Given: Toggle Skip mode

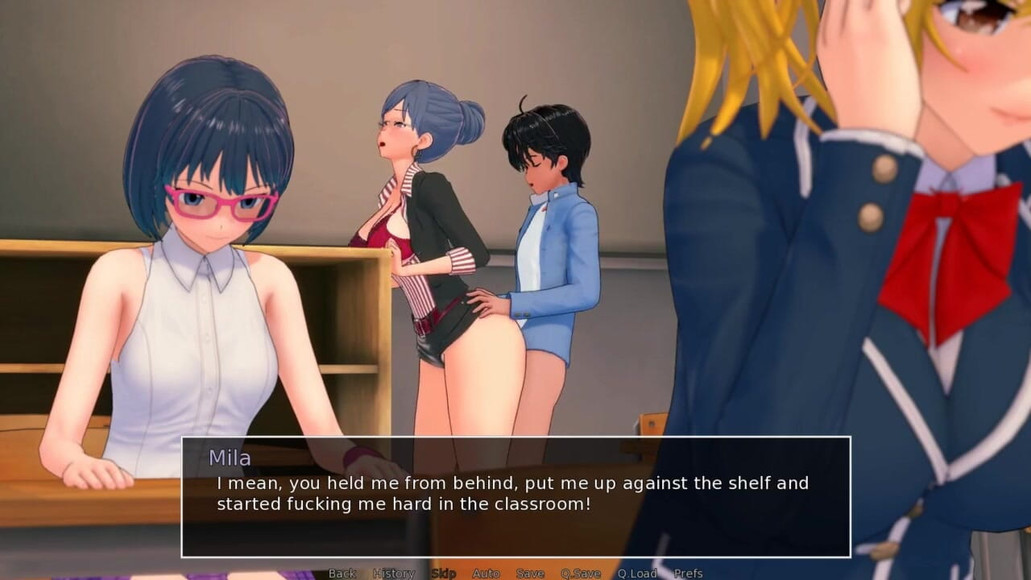Looking at the screenshot, I should [x=443, y=573].
